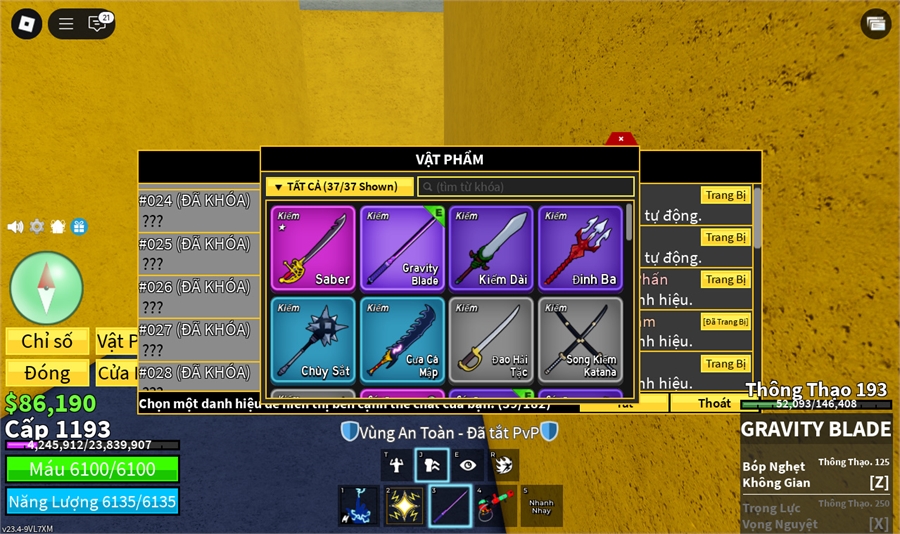900x534 pixels.
Task: Click the Đóng button
Action: pos(47,373)
